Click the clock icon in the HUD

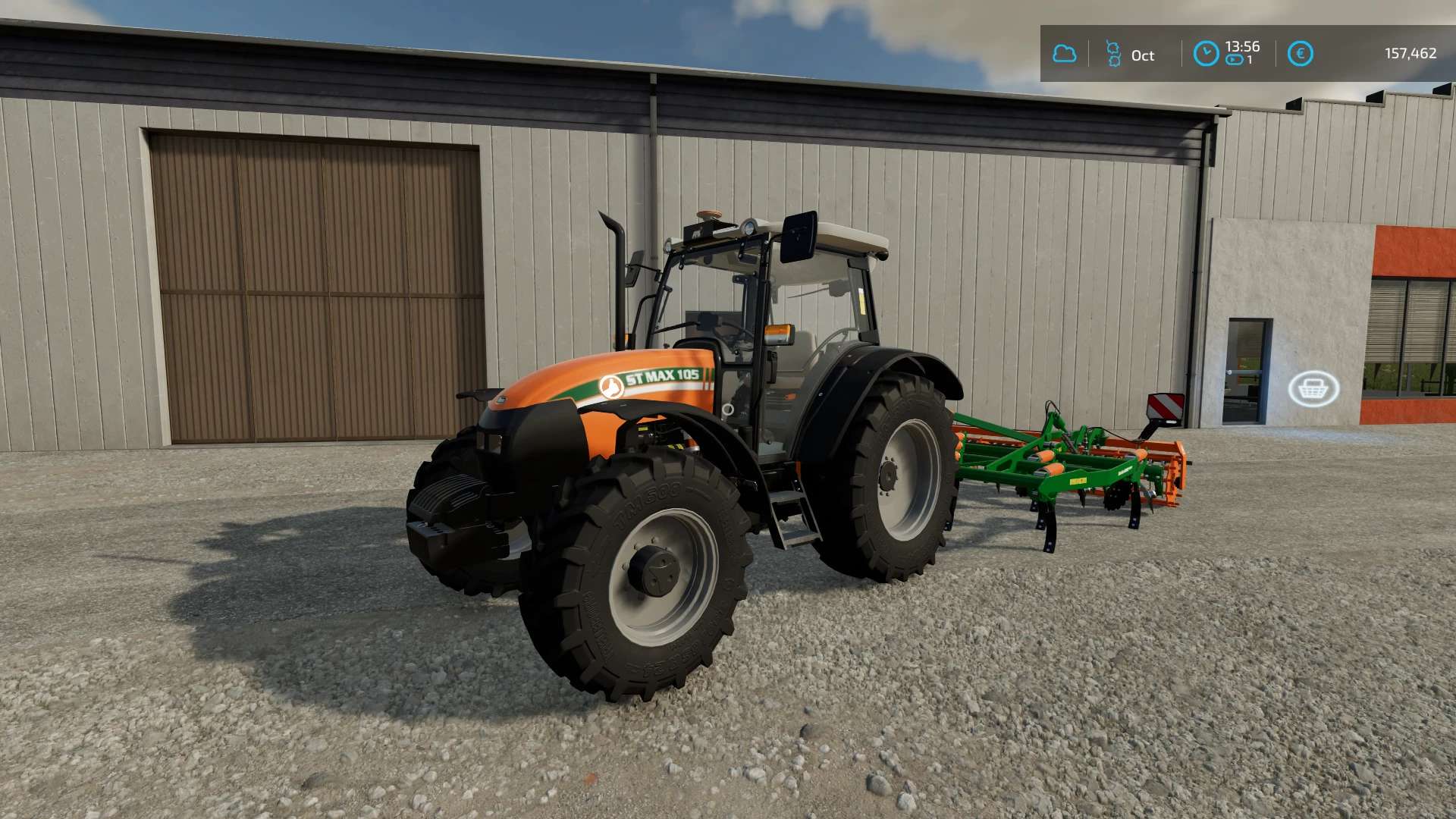1206,54
